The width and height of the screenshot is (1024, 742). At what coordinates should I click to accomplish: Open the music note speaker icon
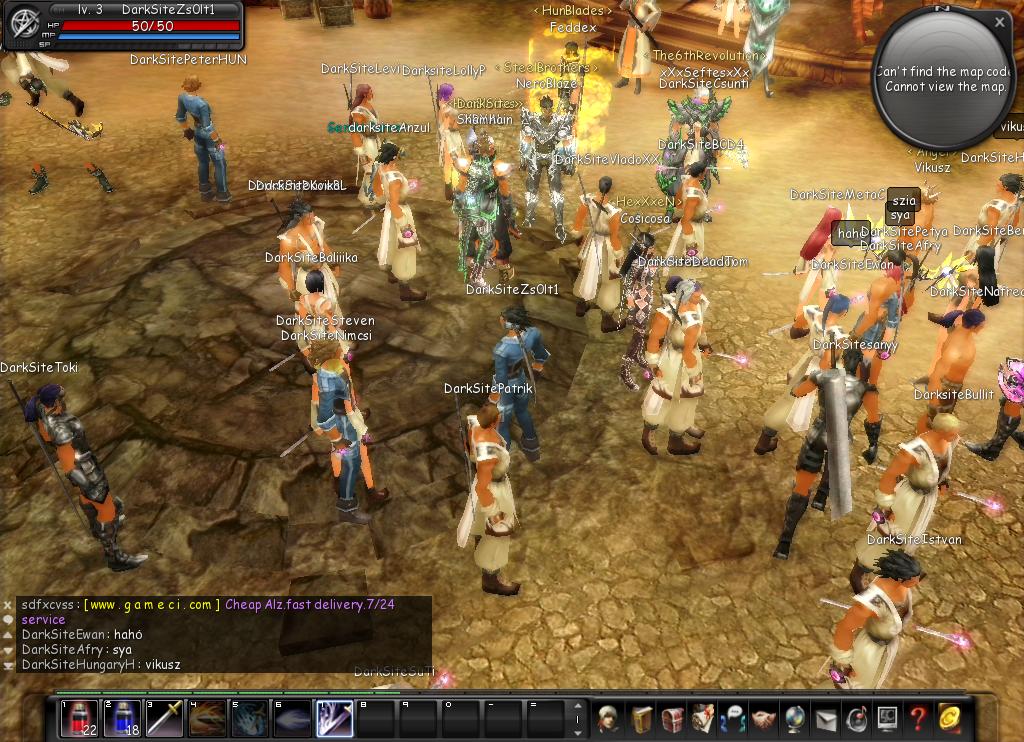[857, 719]
